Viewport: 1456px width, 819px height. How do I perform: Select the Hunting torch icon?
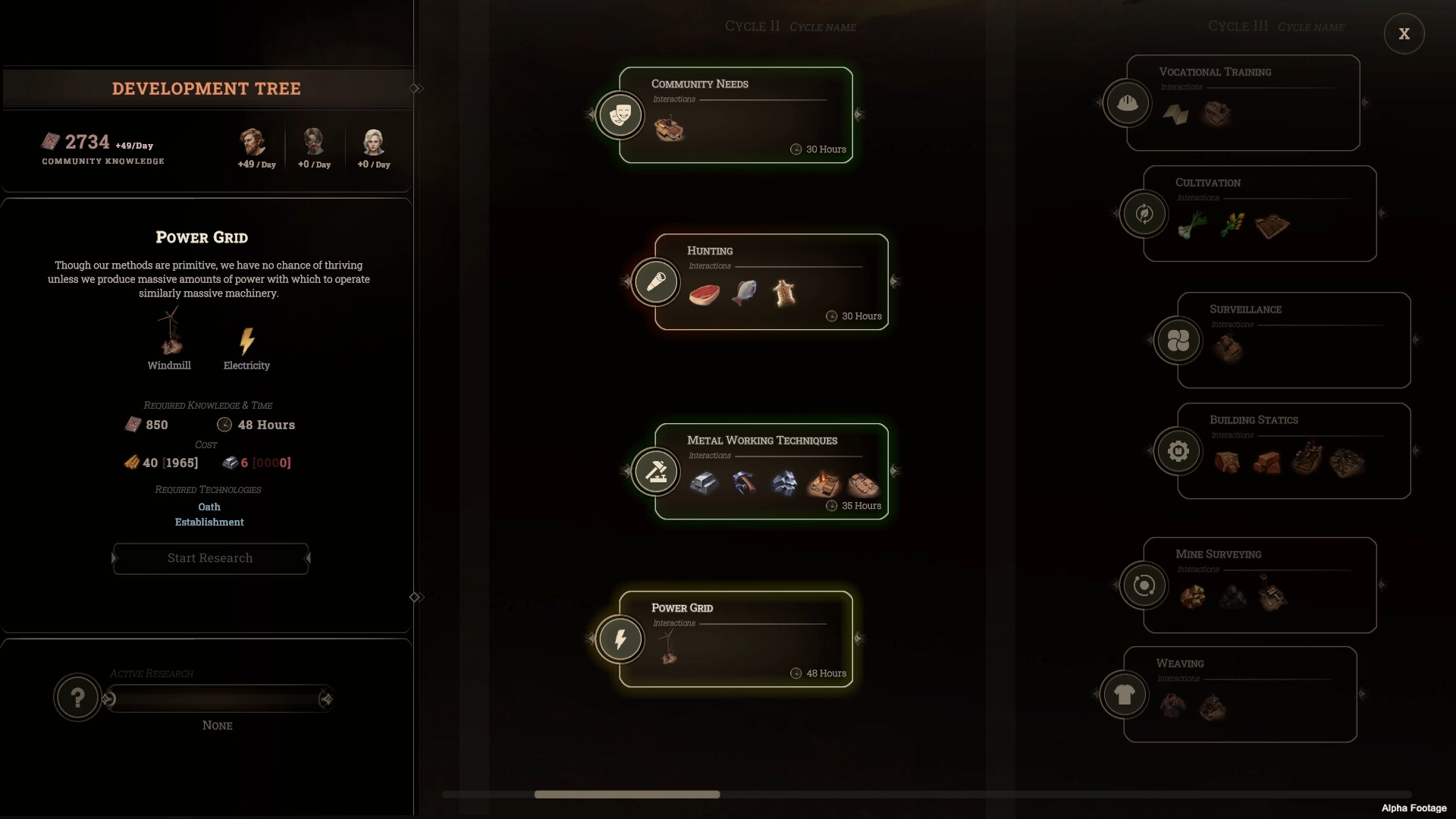[655, 282]
